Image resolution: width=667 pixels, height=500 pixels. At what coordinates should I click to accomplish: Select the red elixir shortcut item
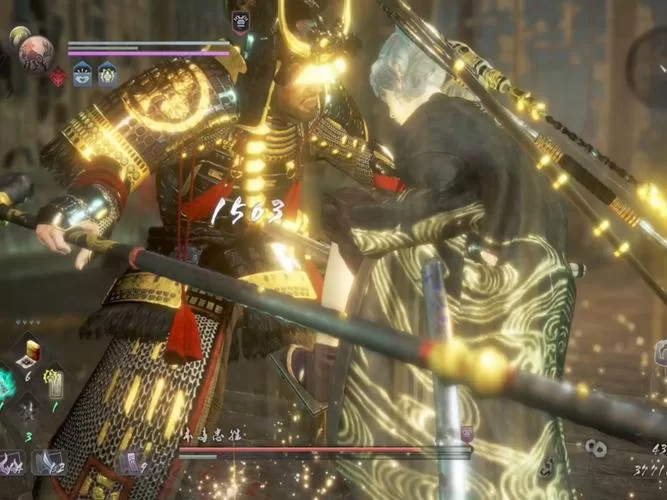31,352
